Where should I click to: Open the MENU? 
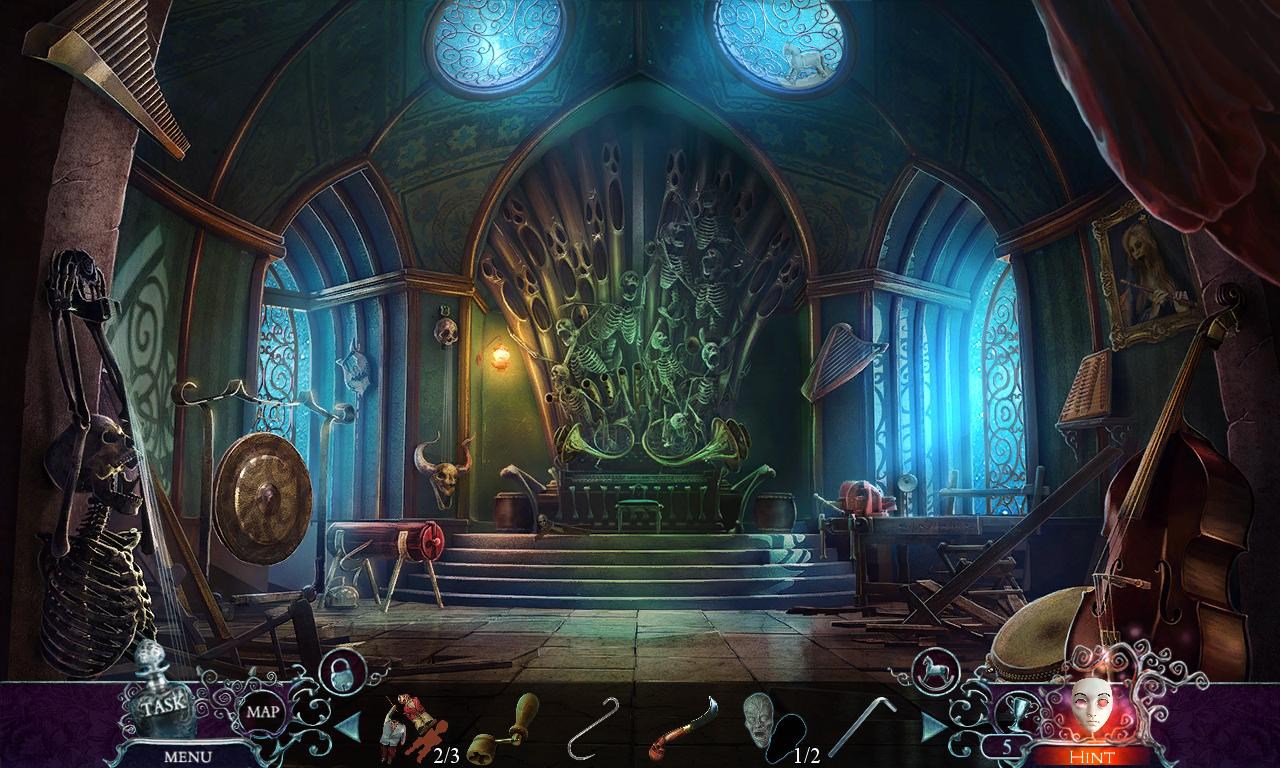[190, 755]
